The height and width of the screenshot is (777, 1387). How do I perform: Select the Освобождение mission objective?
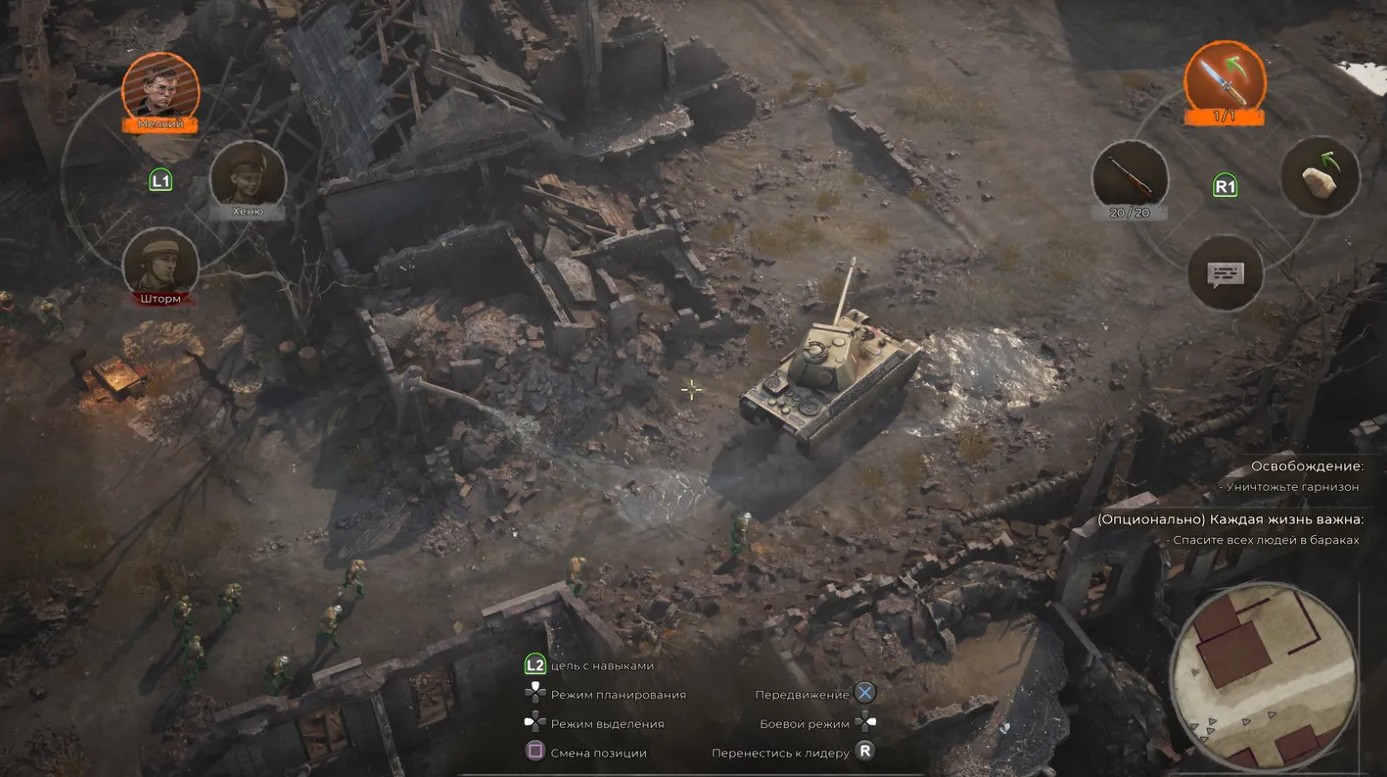click(x=1307, y=466)
